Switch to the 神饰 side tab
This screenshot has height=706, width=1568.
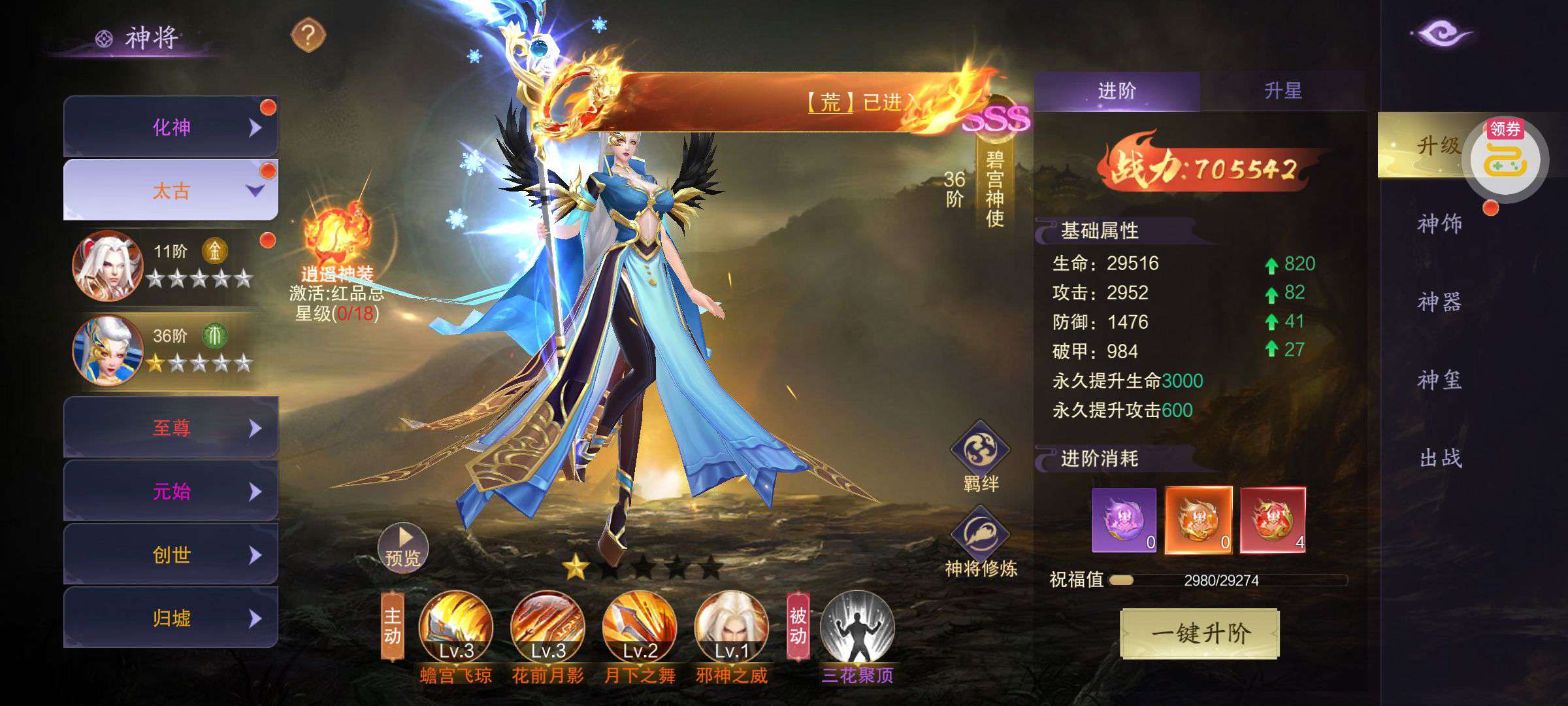(1439, 224)
